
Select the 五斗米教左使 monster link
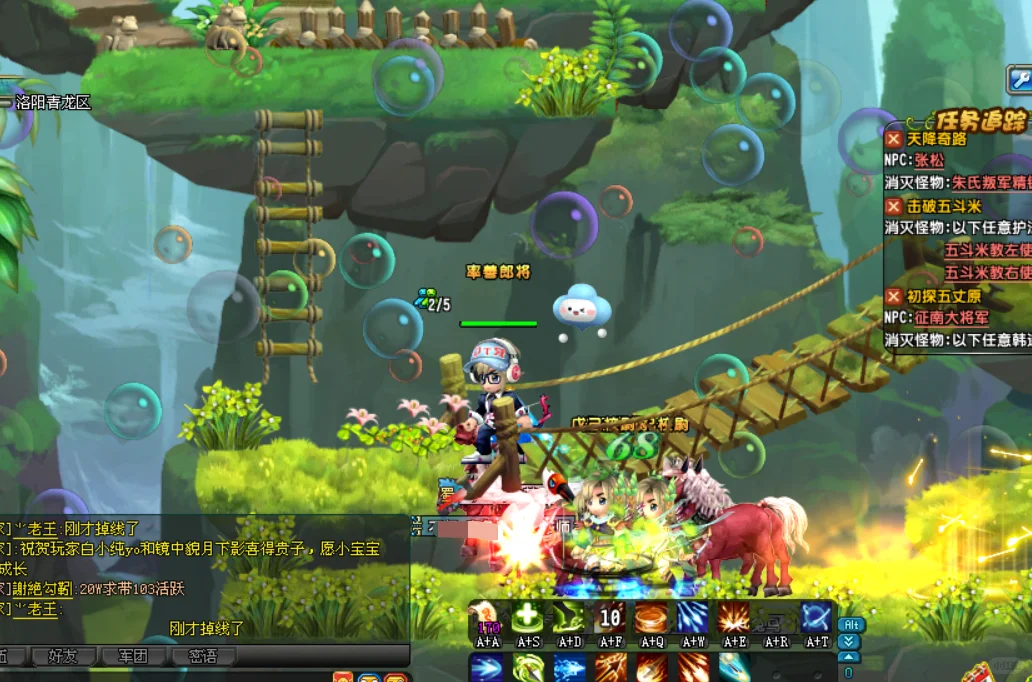tap(987, 250)
